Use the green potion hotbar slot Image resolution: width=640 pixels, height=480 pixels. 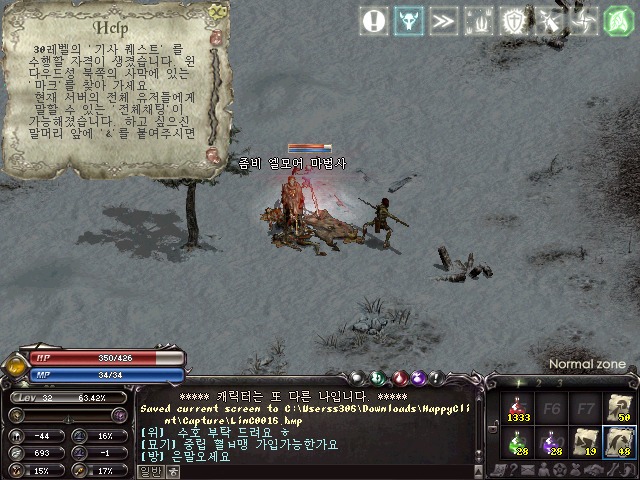[518, 443]
